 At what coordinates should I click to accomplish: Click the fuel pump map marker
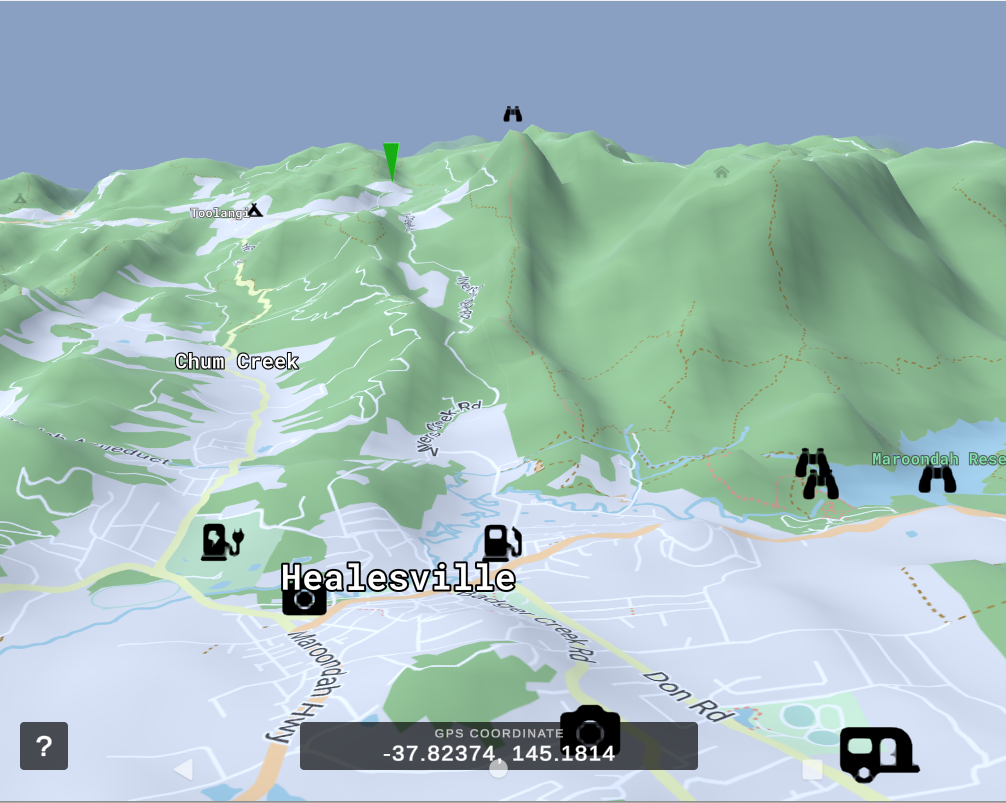click(x=502, y=543)
